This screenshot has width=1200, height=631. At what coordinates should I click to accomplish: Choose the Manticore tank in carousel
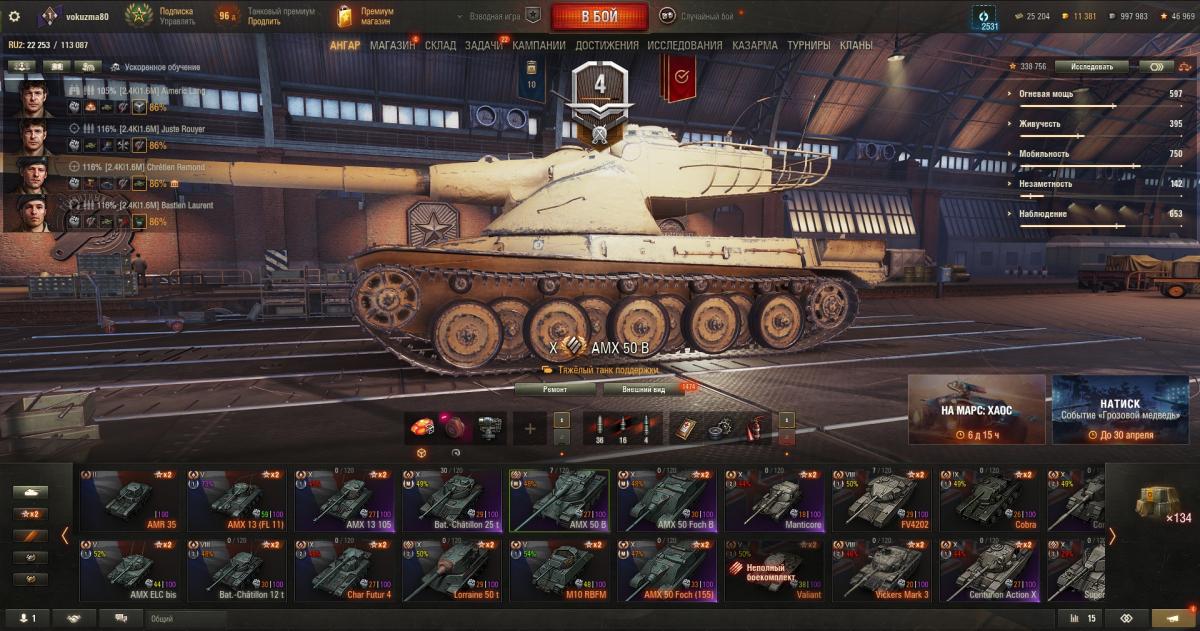[x=776, y=499]
